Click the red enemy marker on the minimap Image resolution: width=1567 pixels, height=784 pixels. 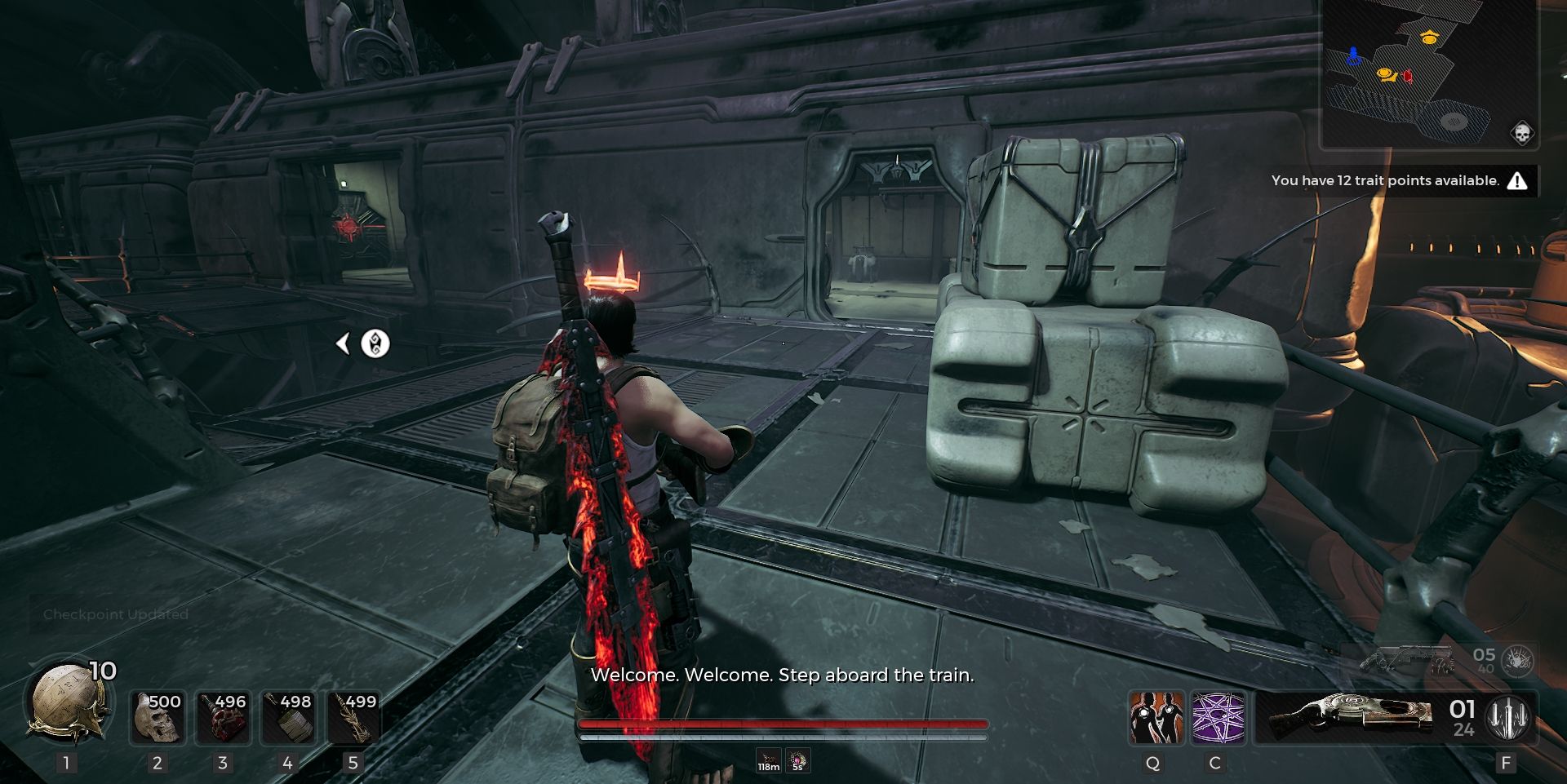[1407, 75]
